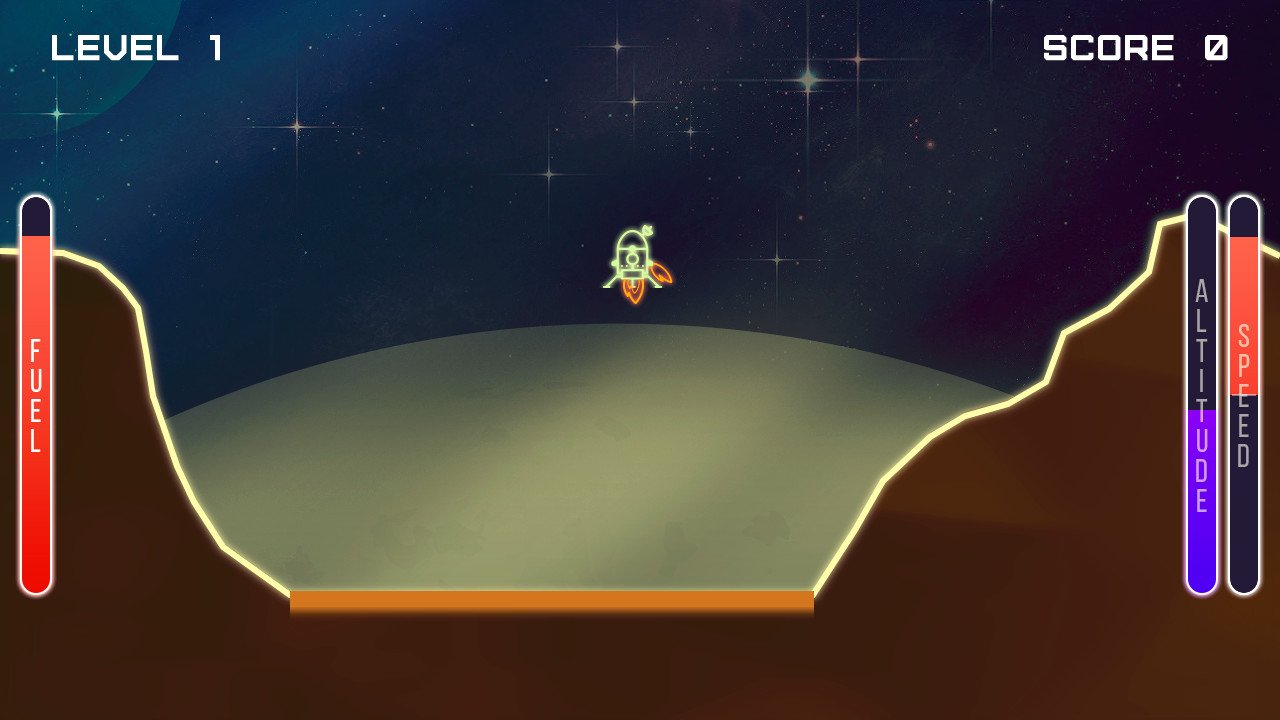Click the lander's left landing leg
The width and height of the screenshot is (1280, 720).
609,283
